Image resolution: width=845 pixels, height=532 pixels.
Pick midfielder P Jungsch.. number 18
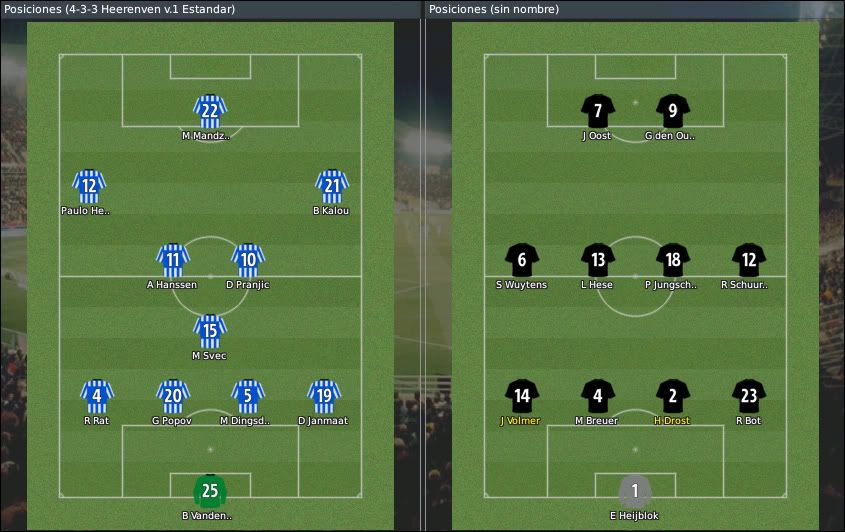[673, 260]
